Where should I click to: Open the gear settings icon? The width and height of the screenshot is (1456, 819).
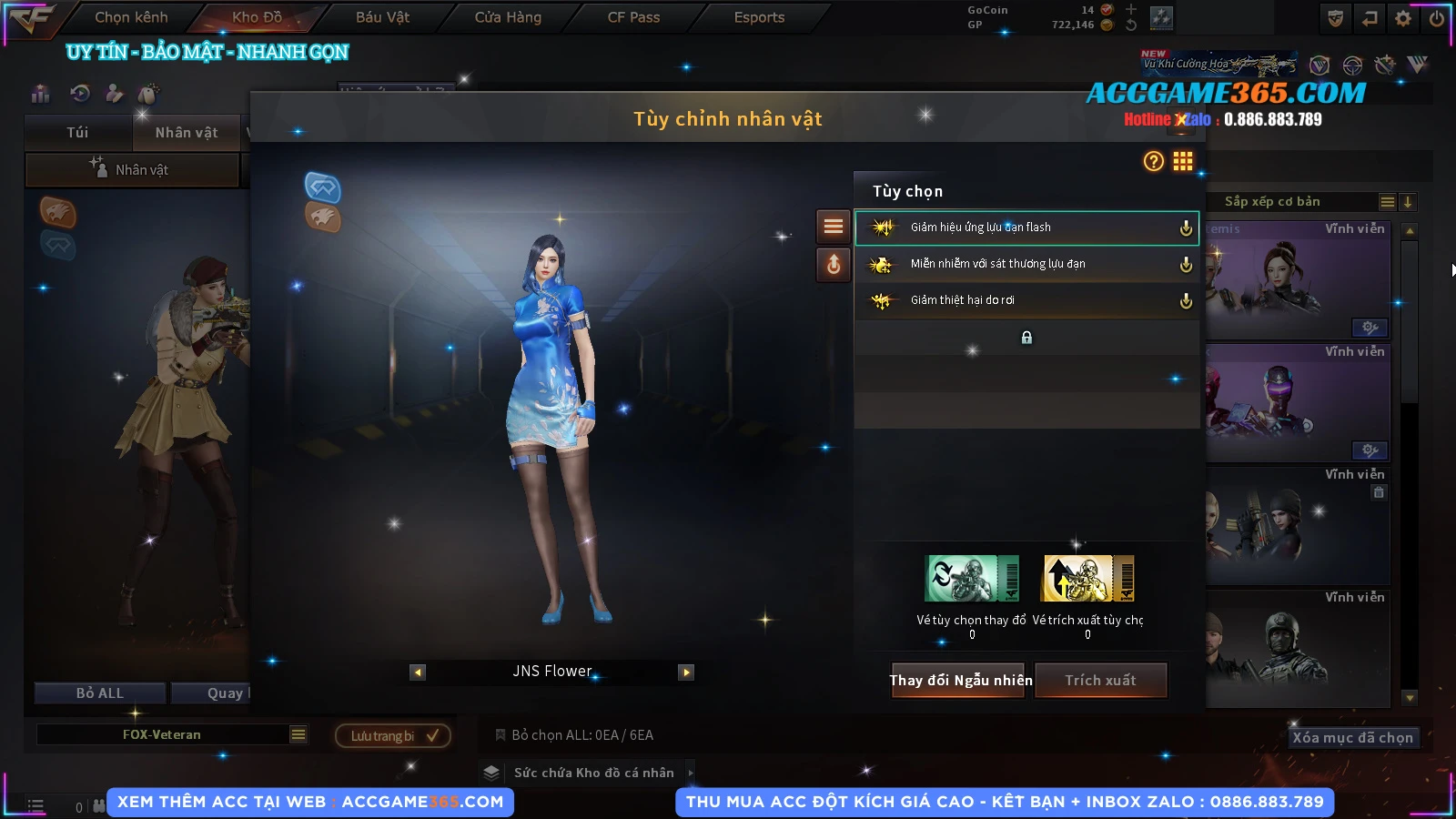[x=1403, y=18]
